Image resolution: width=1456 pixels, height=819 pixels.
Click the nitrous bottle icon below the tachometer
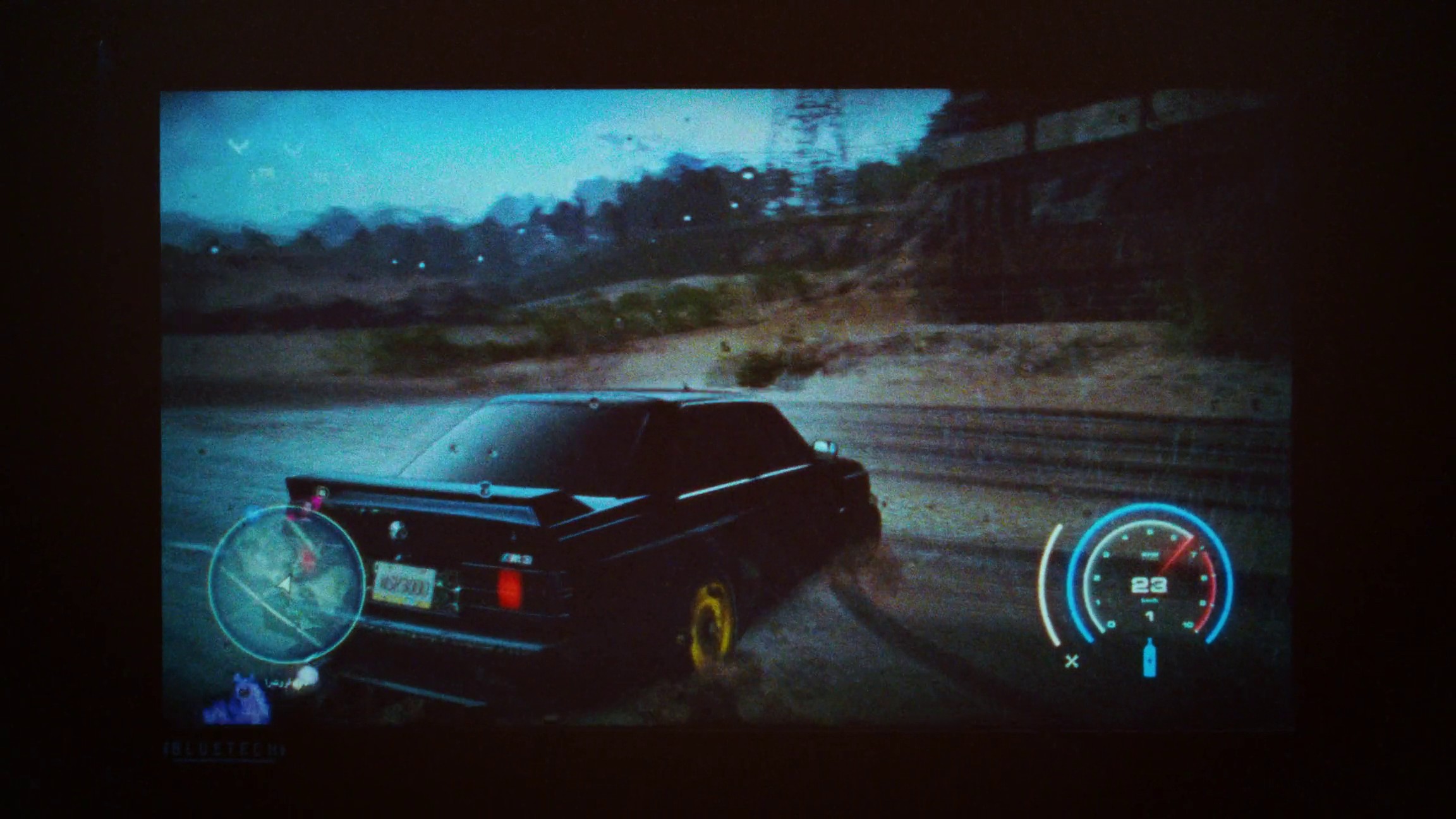(x=1150, y=659)
